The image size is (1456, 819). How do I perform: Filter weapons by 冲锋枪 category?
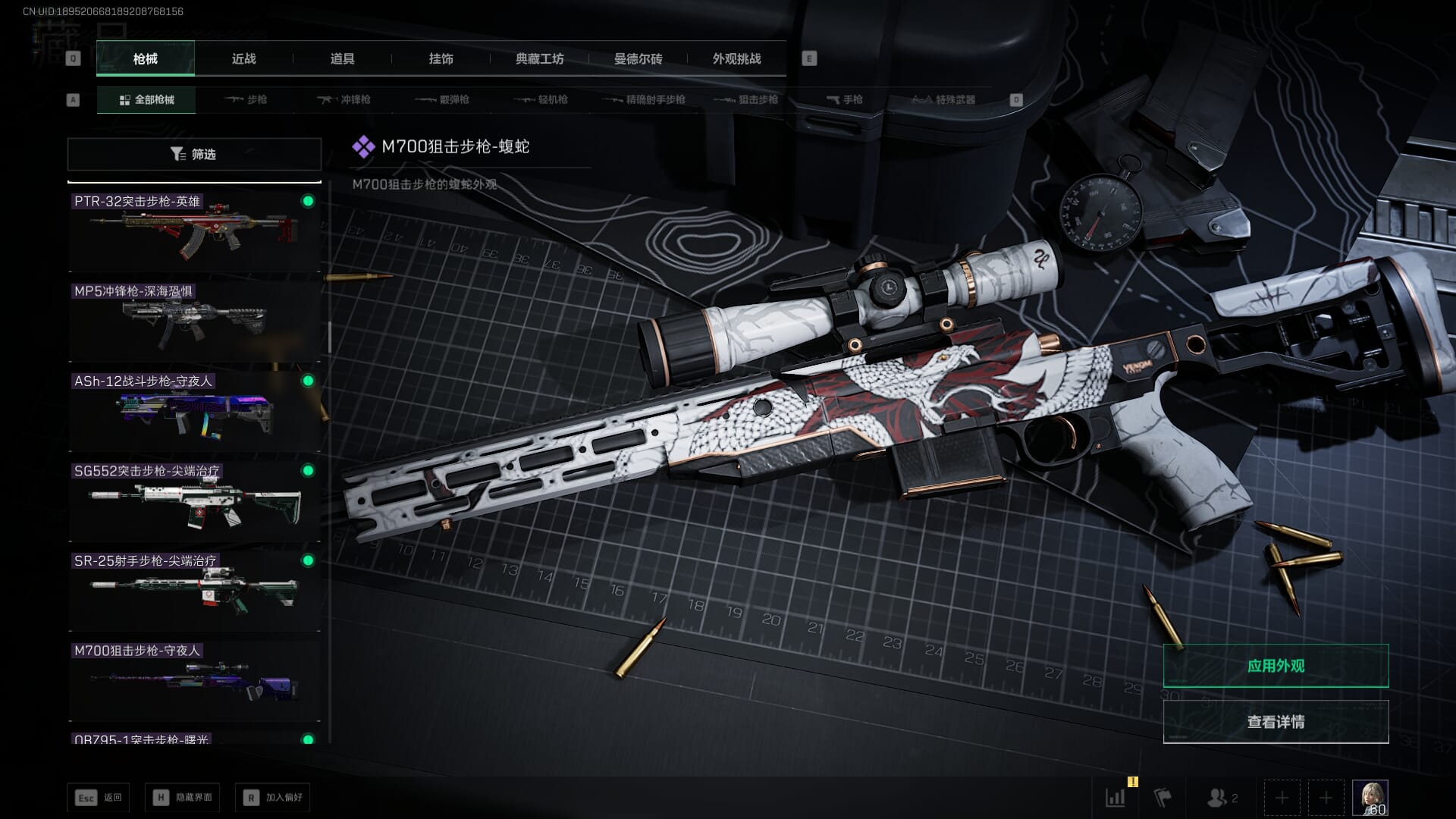point(344,99)
